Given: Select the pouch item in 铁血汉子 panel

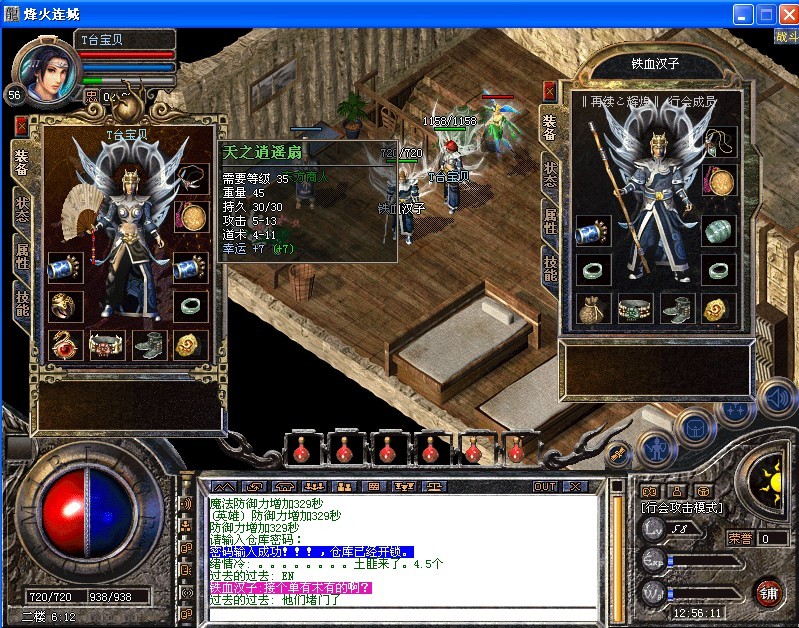Looking at the screenshot, I should [592, 309].
